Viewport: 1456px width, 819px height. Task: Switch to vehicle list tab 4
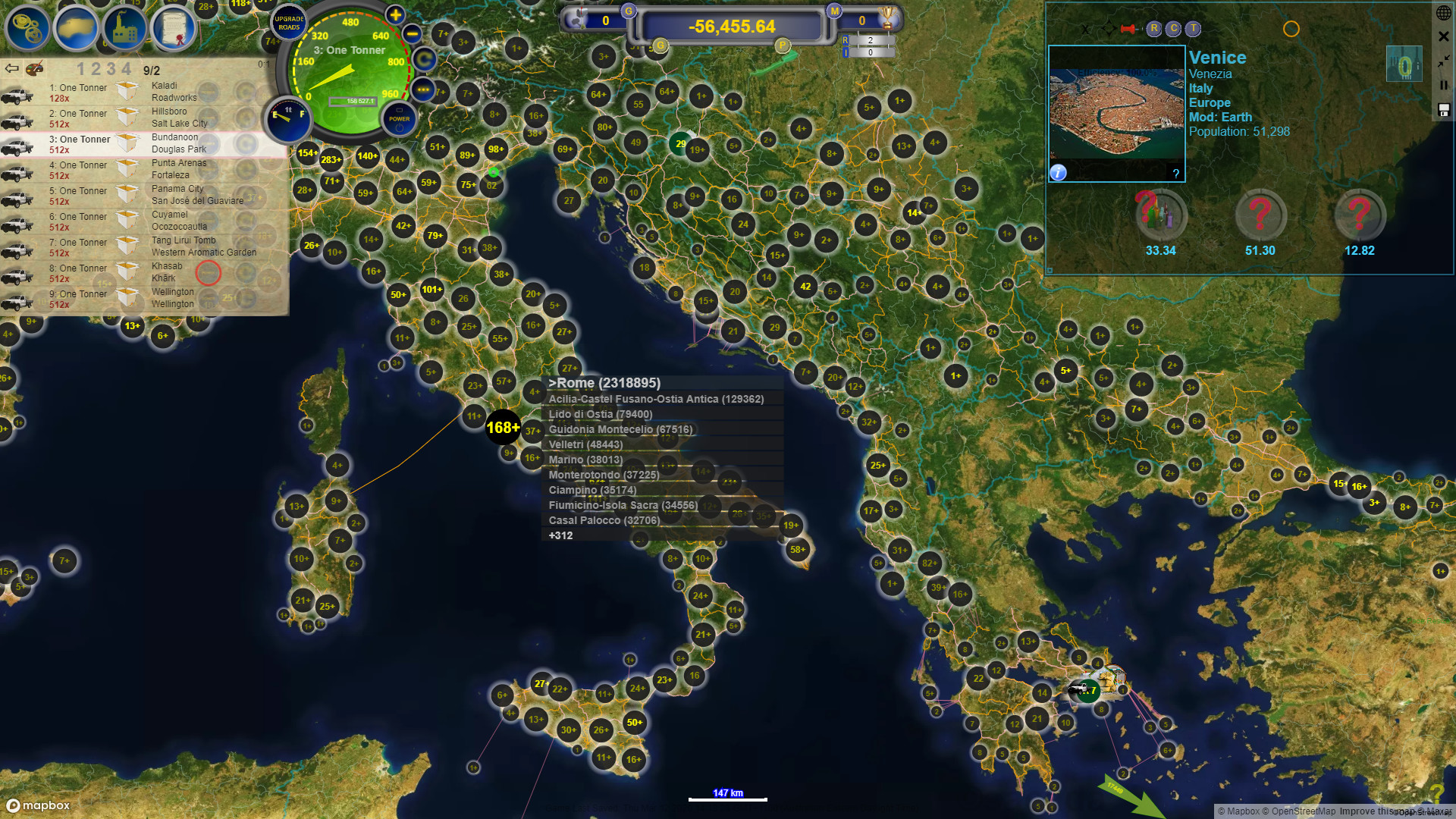pyautogui.click(x=127, y=69)
